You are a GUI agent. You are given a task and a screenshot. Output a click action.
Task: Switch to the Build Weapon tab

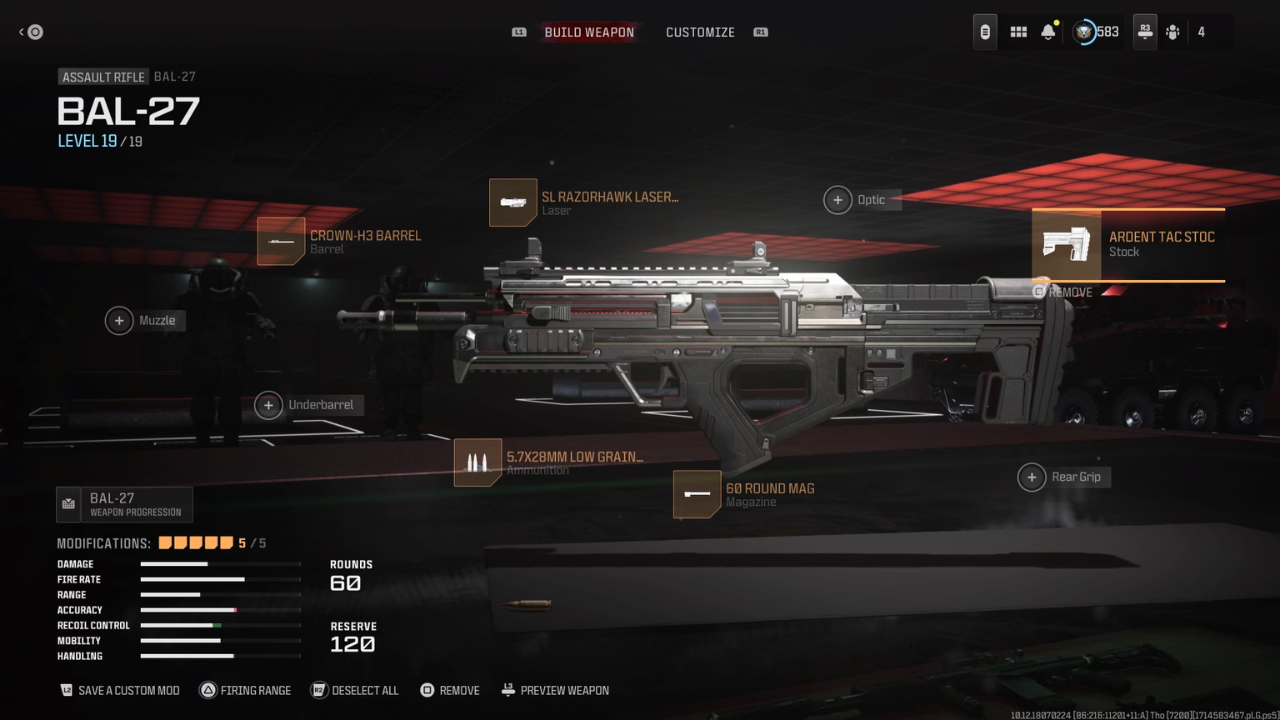(589, 32)
